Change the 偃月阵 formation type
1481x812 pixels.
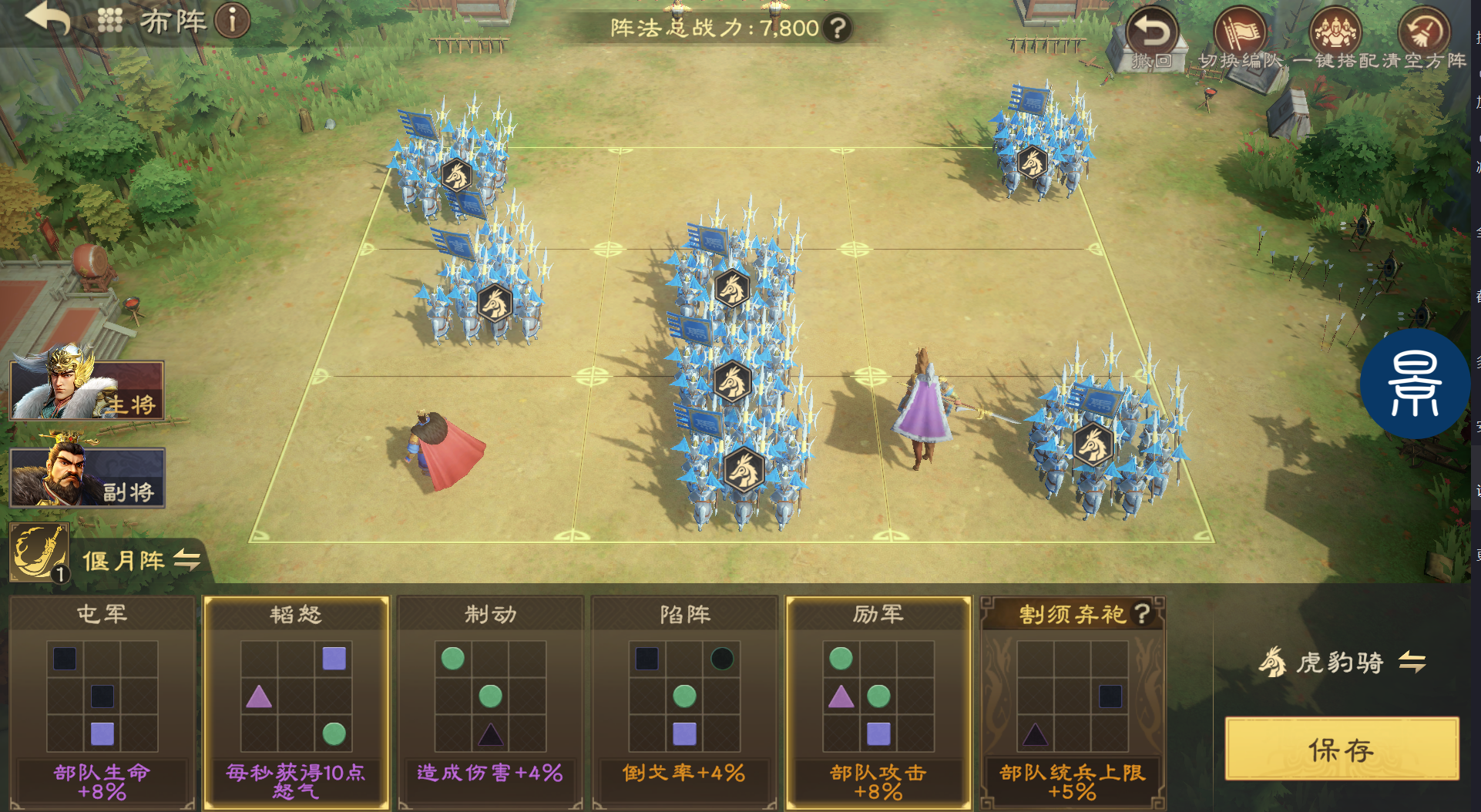tap(186, 560)
